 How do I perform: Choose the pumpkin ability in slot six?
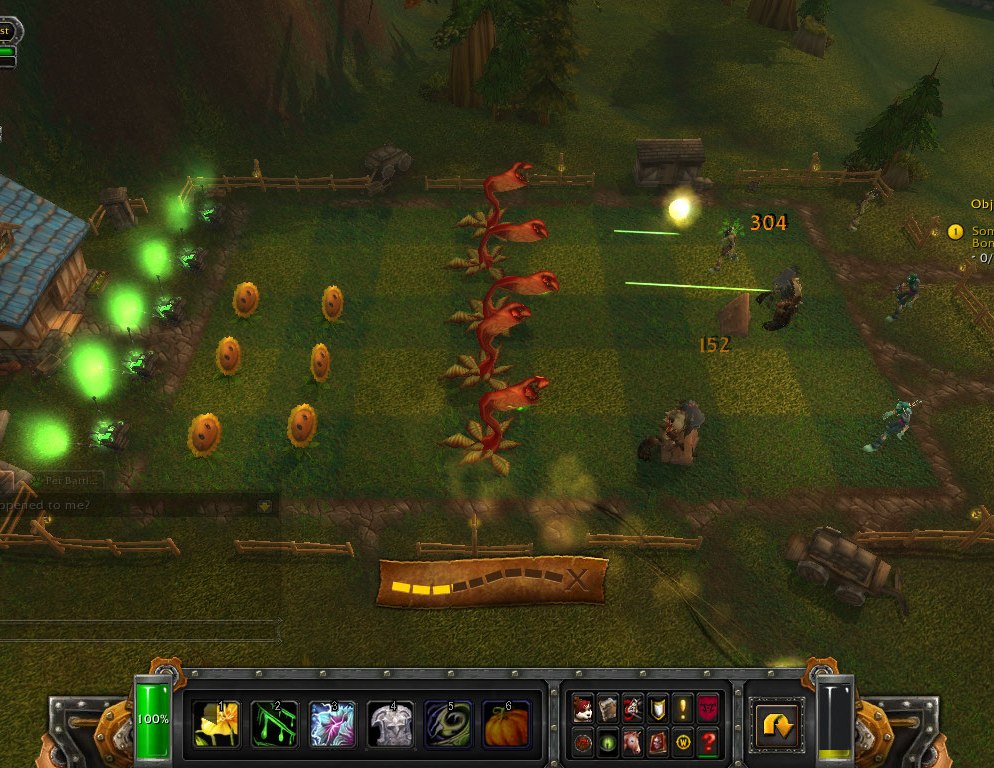coord(507,722)
